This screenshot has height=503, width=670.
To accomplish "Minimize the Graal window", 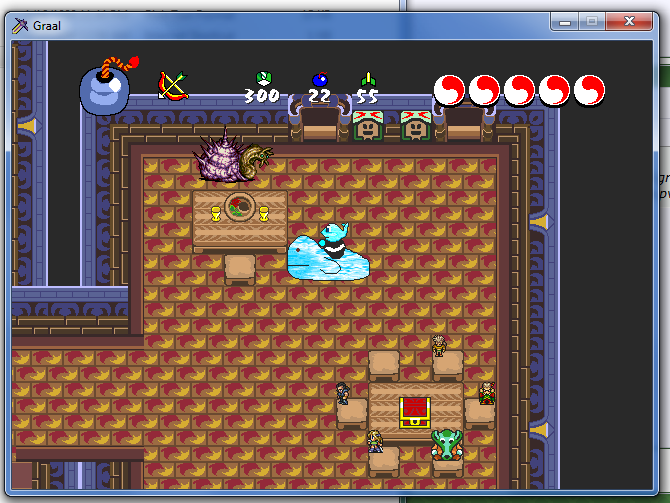I will tap(567, 21).
